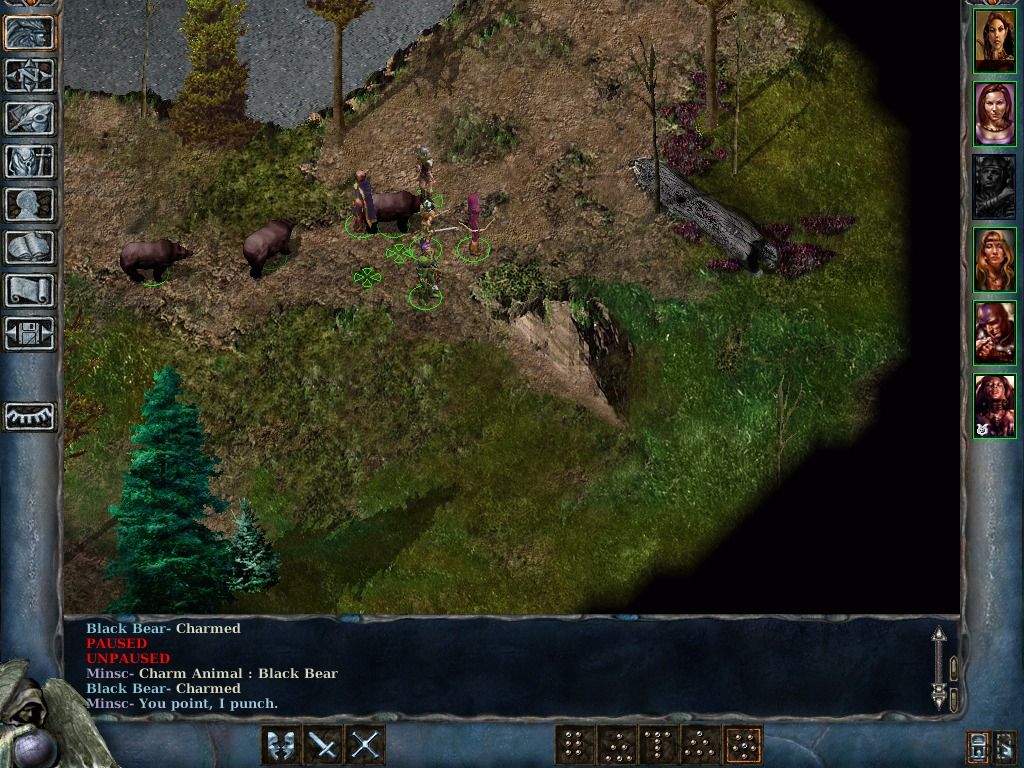The width and height of the screenshot is (1024, 768).
Task: Open the priest scroll
Action: click(x=30, y=290)
